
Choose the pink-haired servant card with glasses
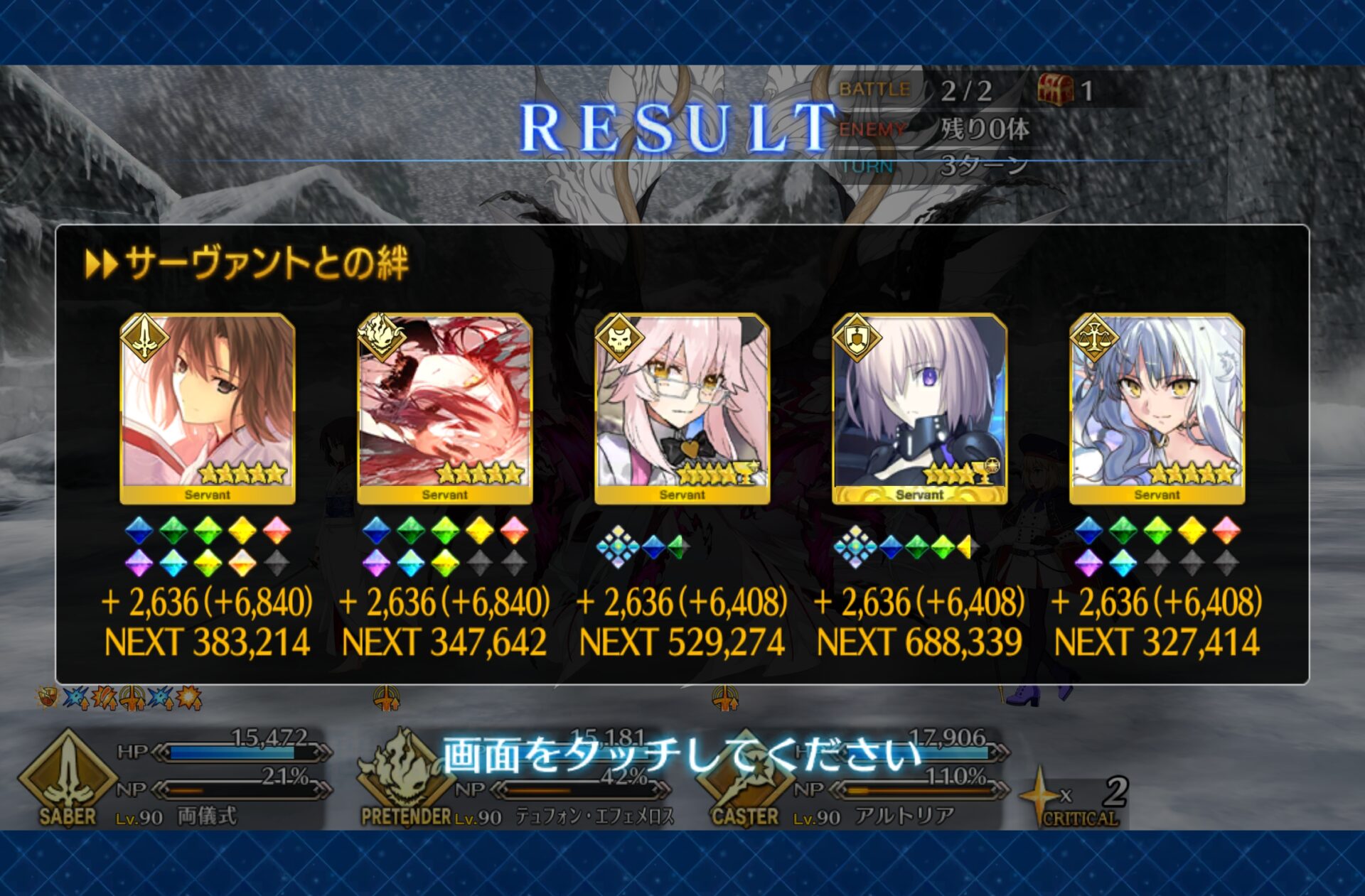[682, 409]
